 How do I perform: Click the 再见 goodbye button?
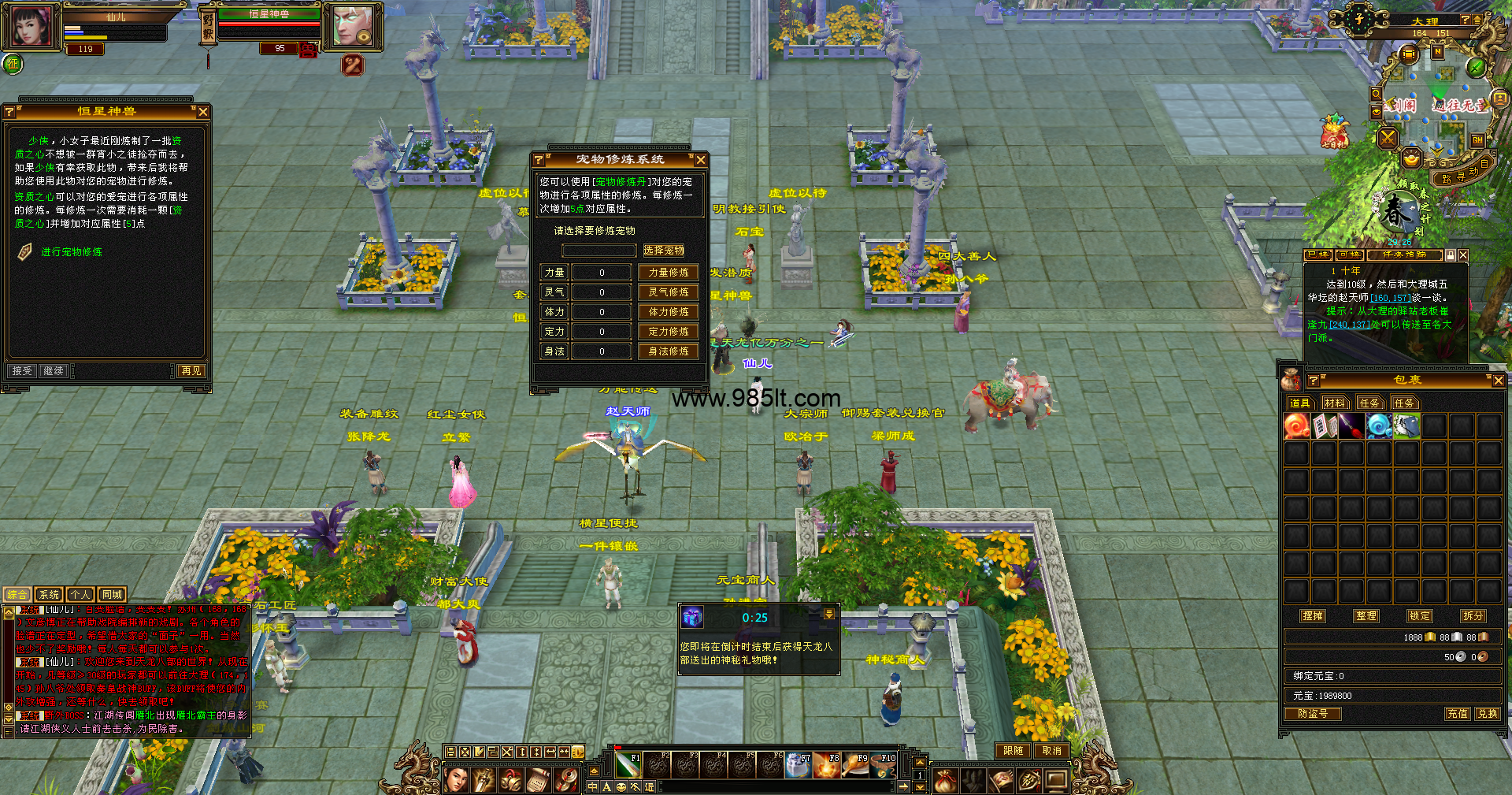tap(191, 370)
